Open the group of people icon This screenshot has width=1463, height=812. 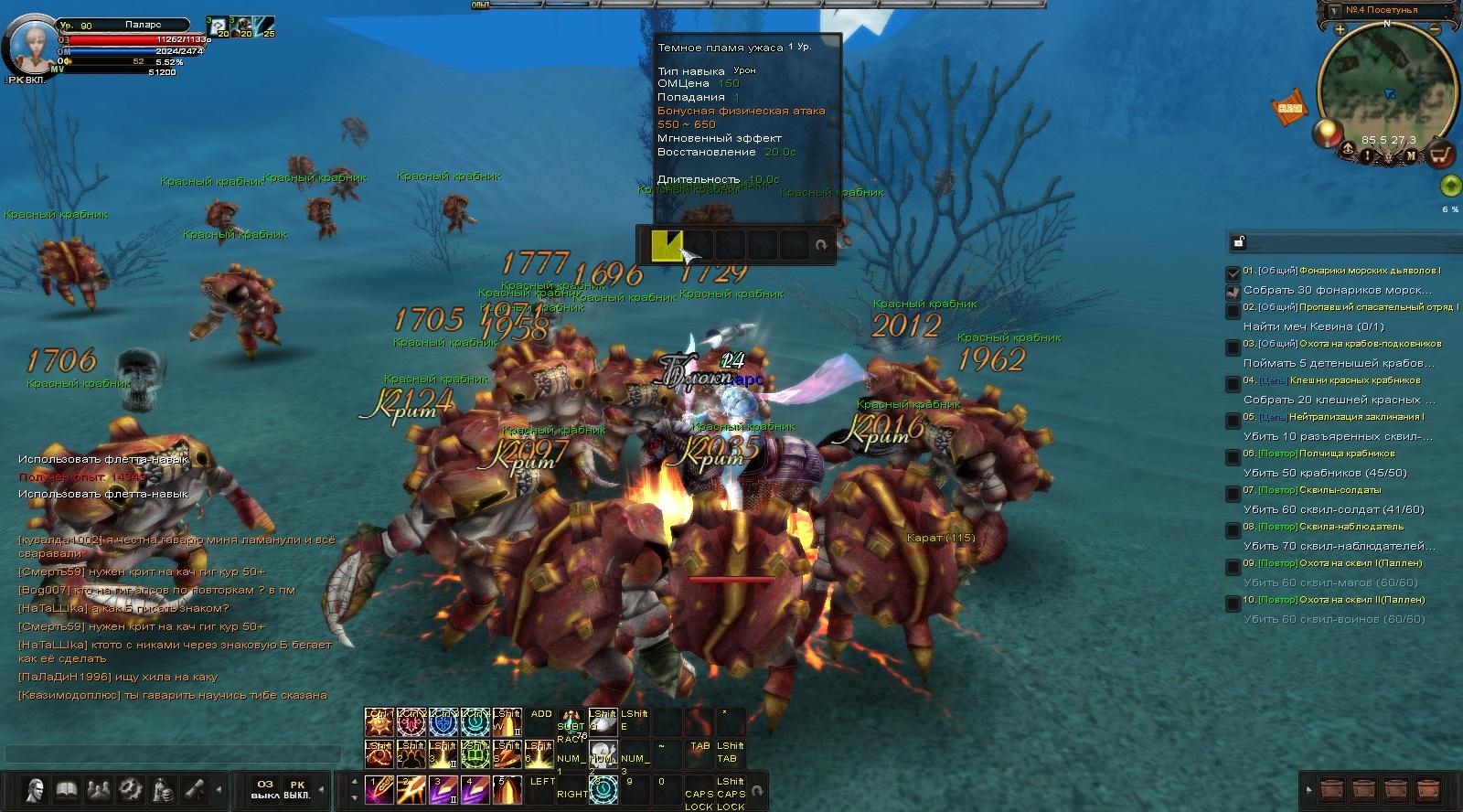tap(99, 789)
